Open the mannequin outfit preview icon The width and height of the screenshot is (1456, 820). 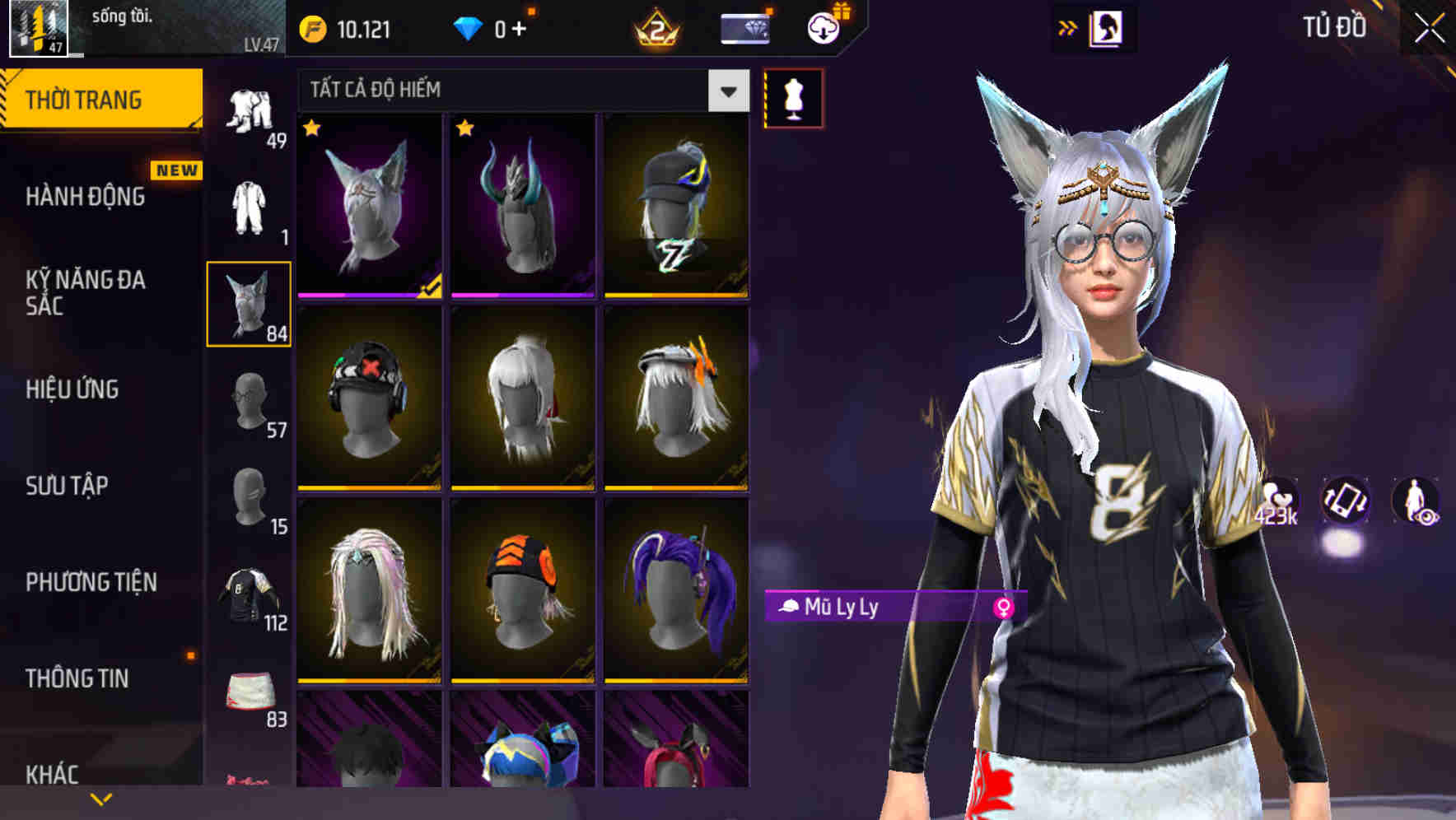pos(792,96)
